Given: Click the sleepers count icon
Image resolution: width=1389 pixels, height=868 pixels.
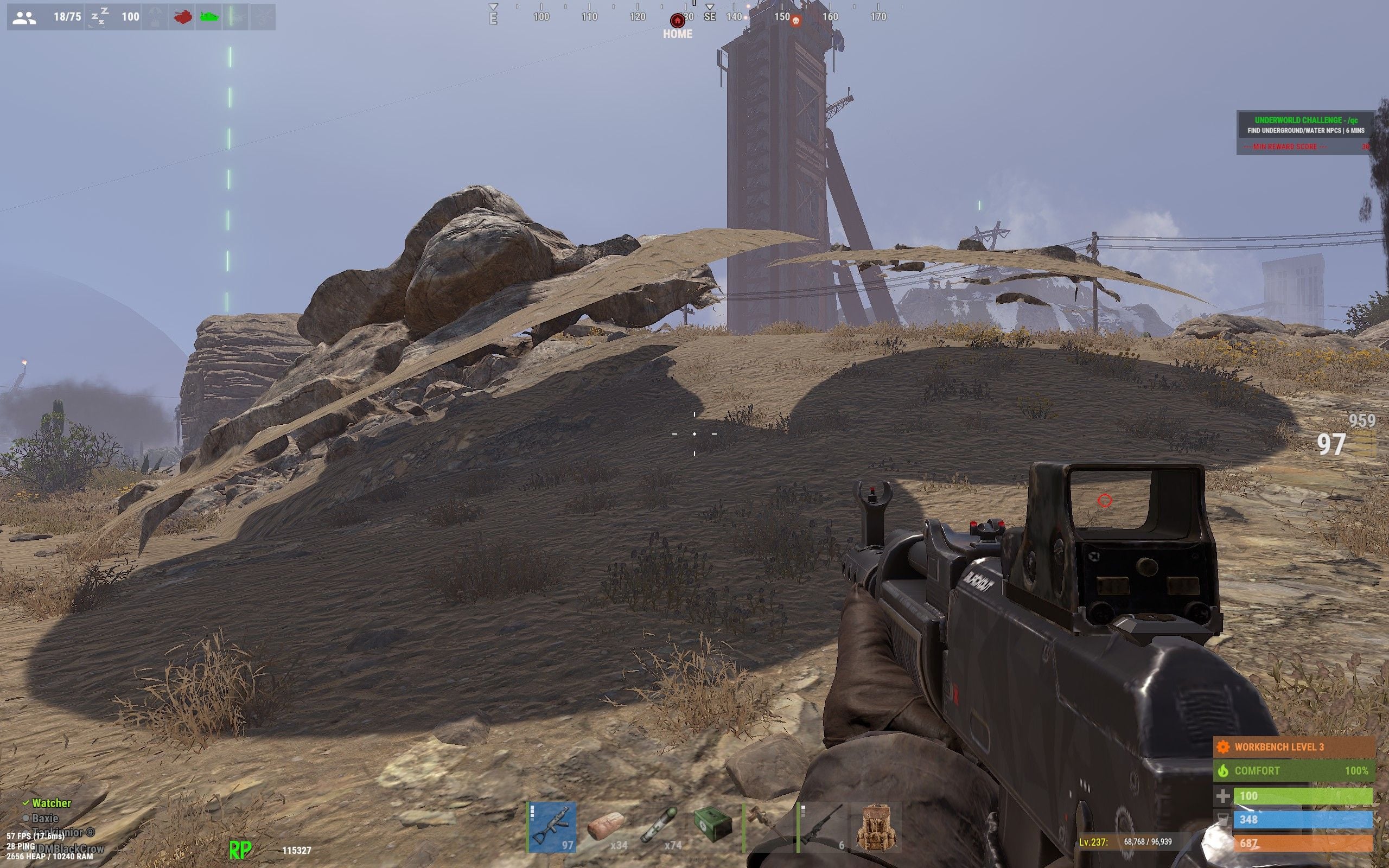Looking at the screenshot, I should tap(100, 17).
